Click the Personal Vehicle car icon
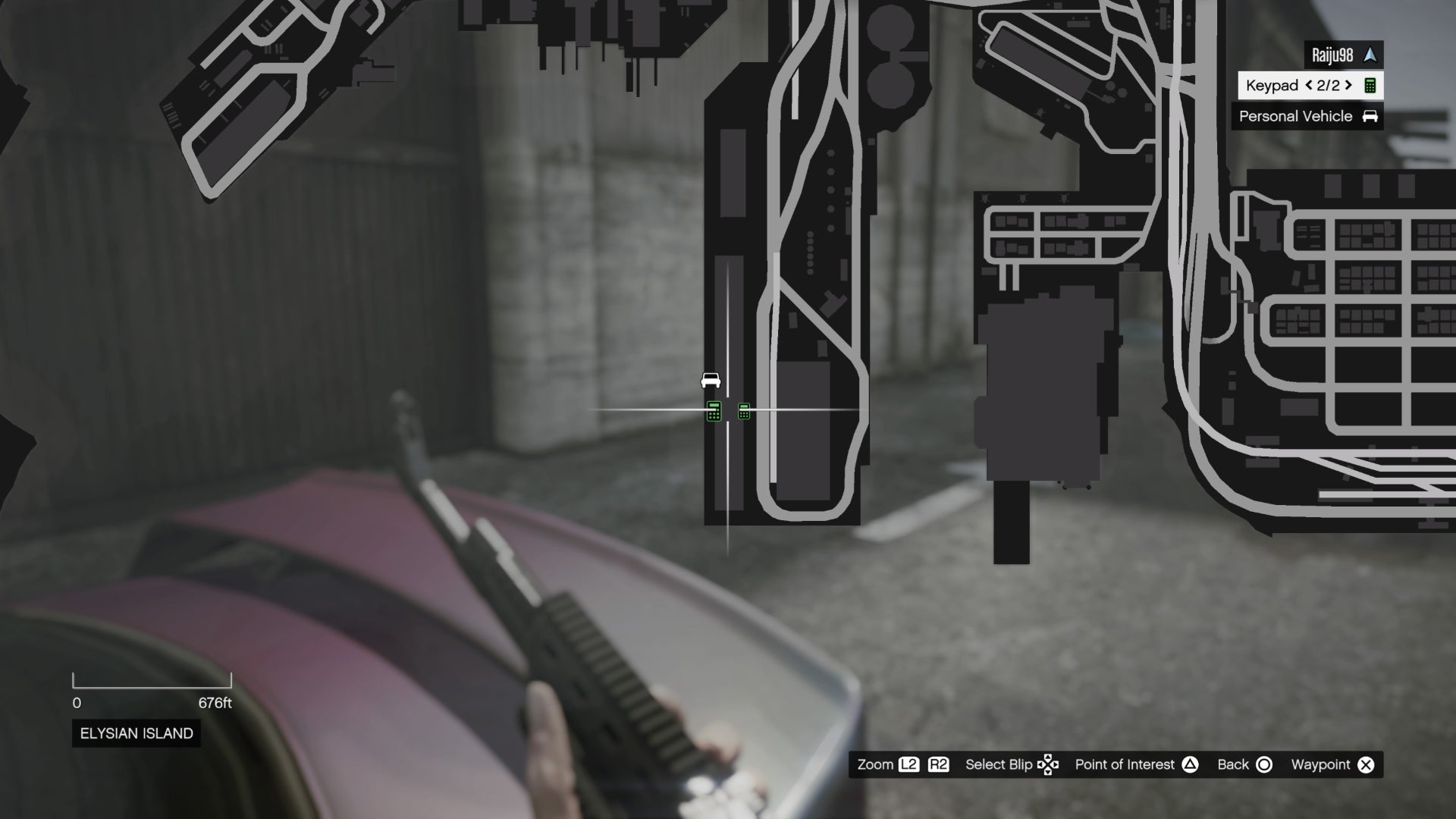The width and height of the screenshot is (1456, 819). point(1370,116)
